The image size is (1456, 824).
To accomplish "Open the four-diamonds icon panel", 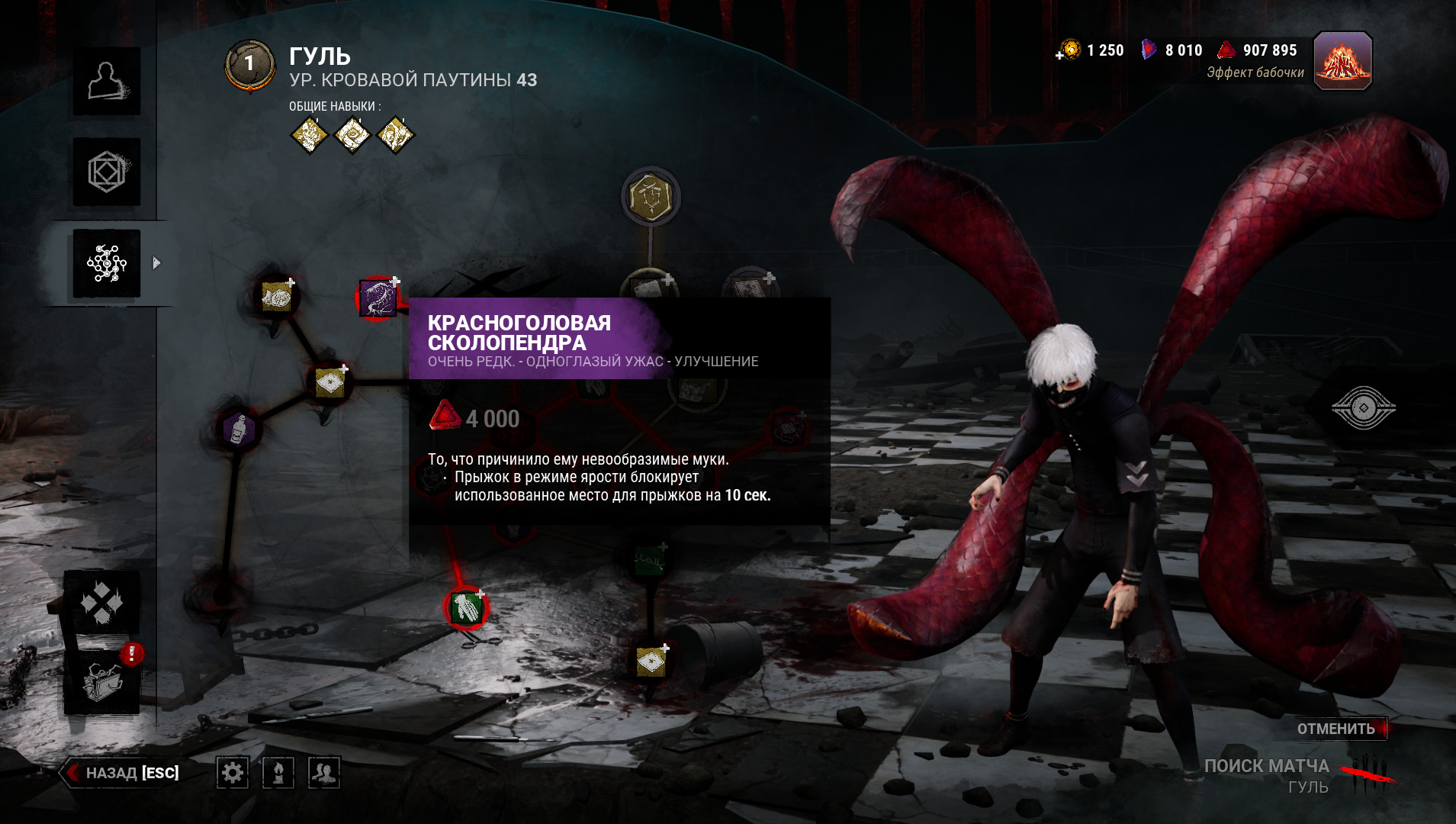I will (102, 604).
